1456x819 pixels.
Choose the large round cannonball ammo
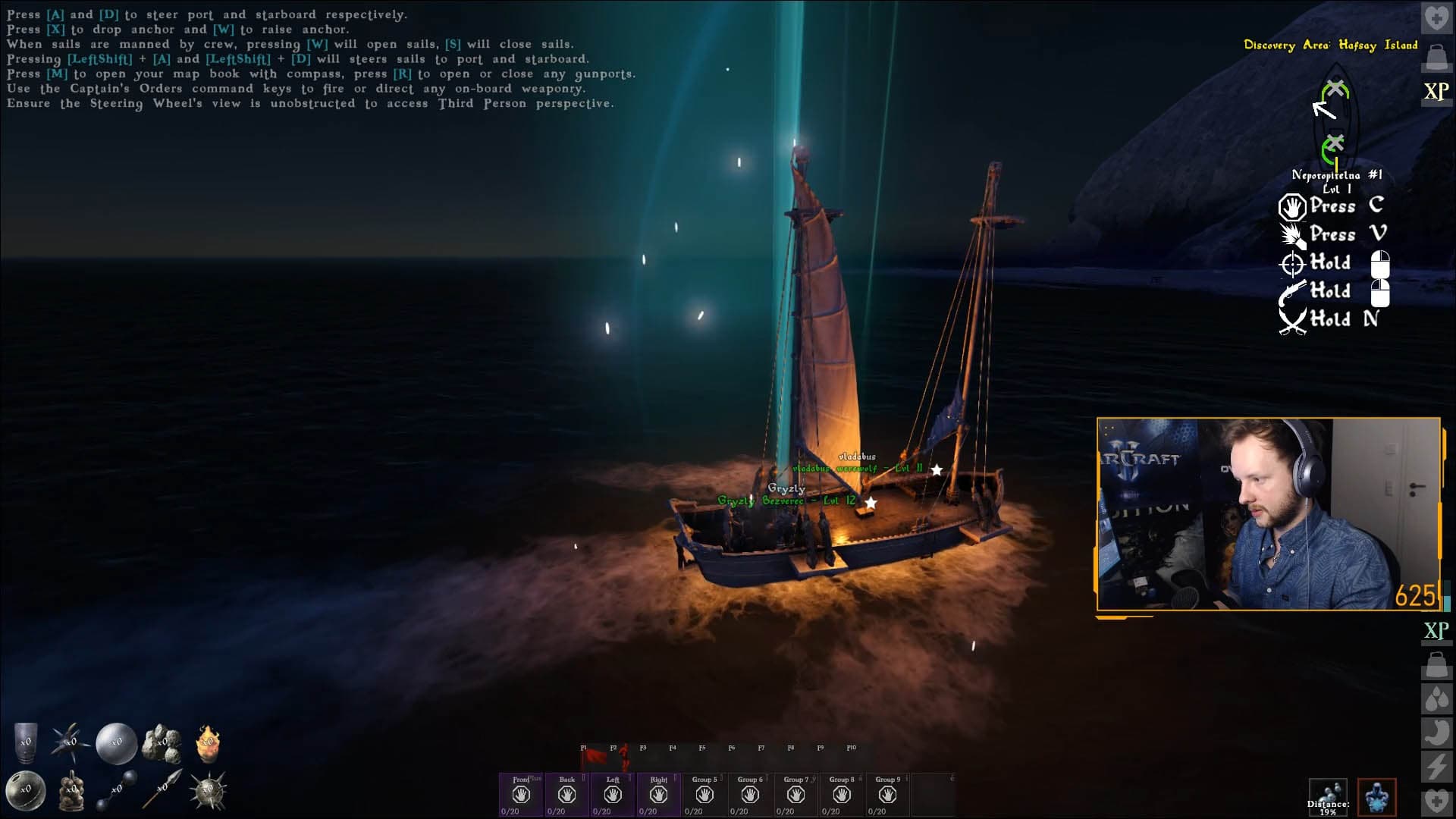(116, 743)
